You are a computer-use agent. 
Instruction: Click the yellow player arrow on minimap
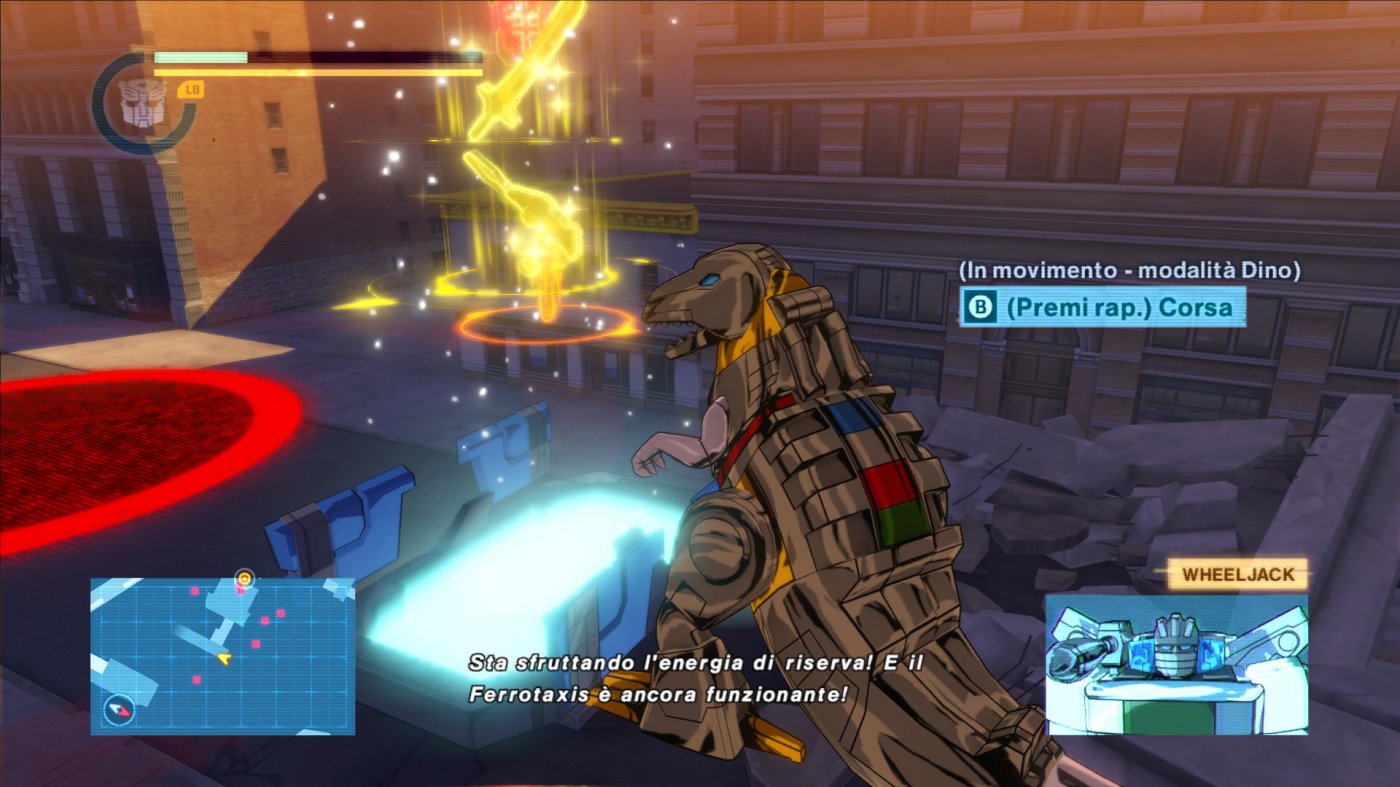(x=224, y=658)
